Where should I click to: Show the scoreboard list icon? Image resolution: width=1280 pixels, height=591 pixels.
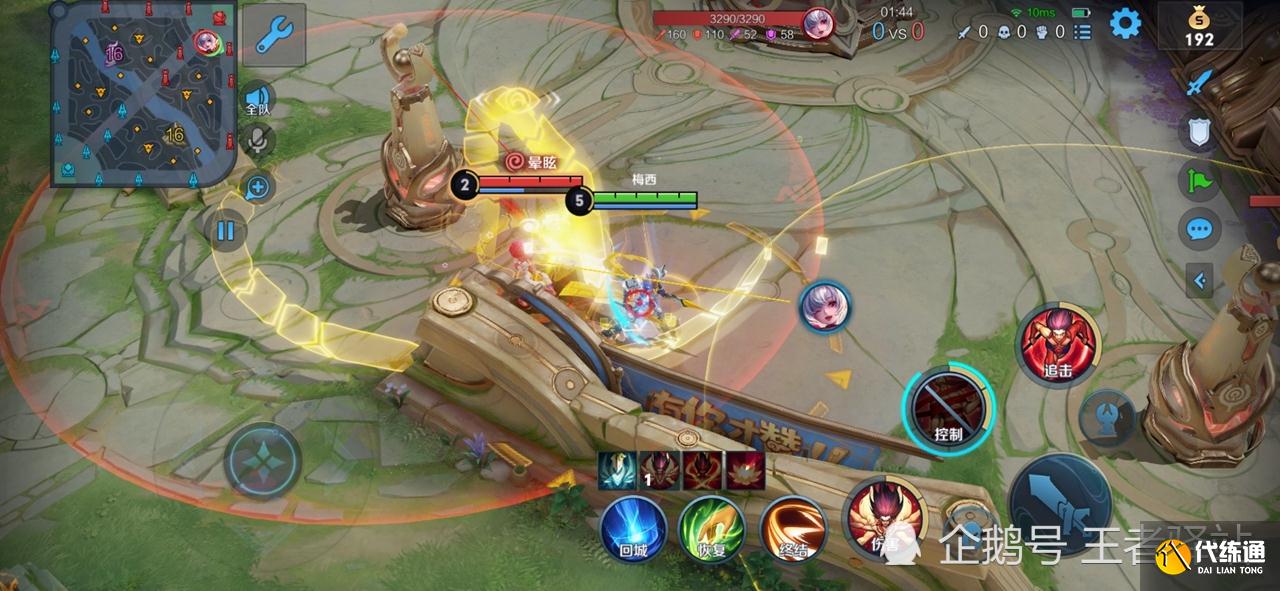click(x=1082, y=32)
